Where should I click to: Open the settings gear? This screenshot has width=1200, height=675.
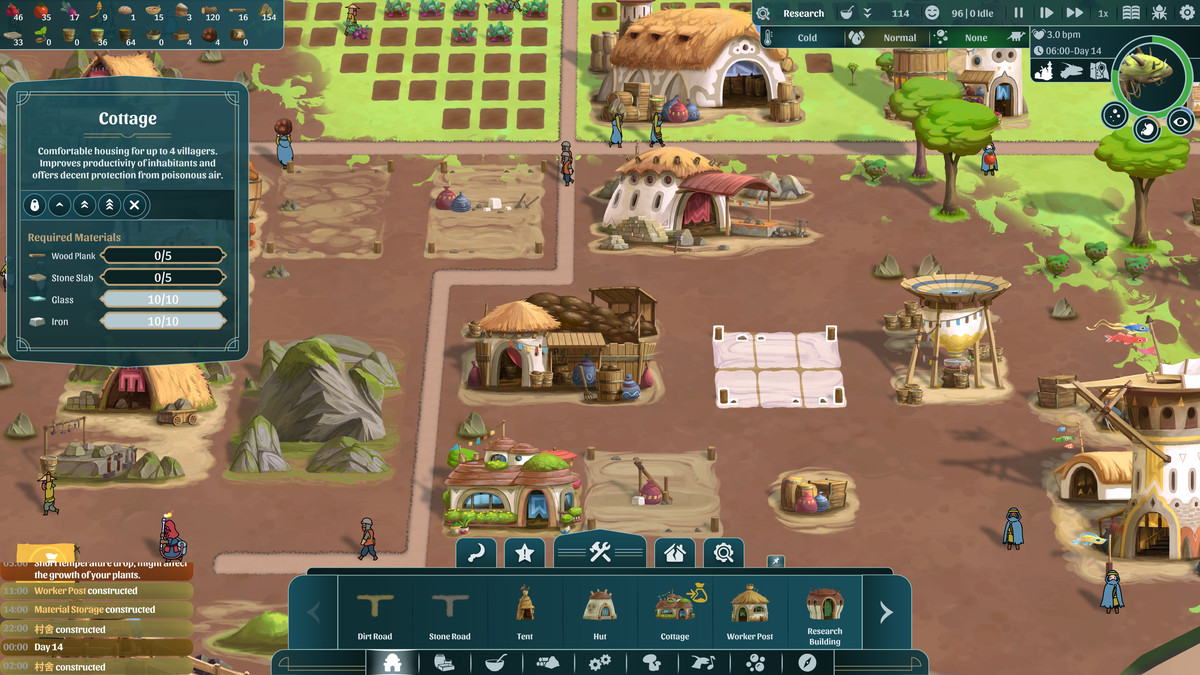1187,14
